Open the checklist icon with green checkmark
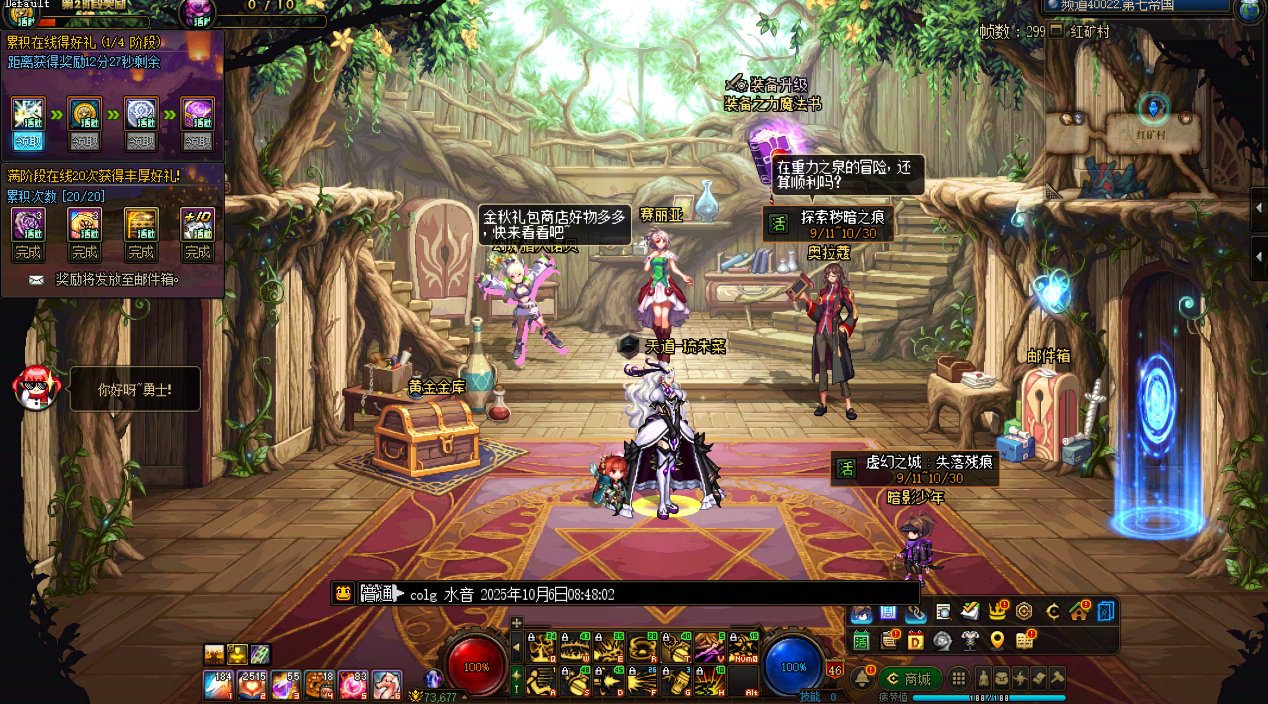Screen dimensions: 1268x704 click(969, 611)
